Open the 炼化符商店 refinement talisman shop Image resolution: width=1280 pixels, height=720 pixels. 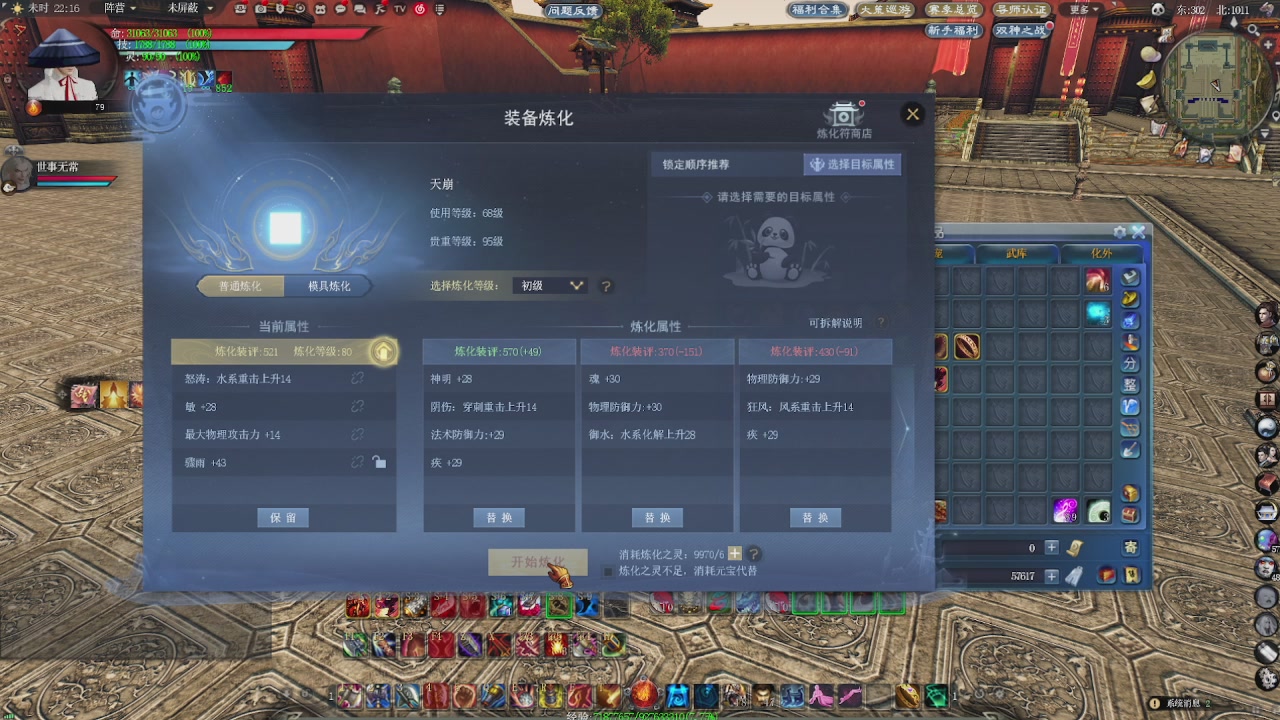tap(845, 113)
